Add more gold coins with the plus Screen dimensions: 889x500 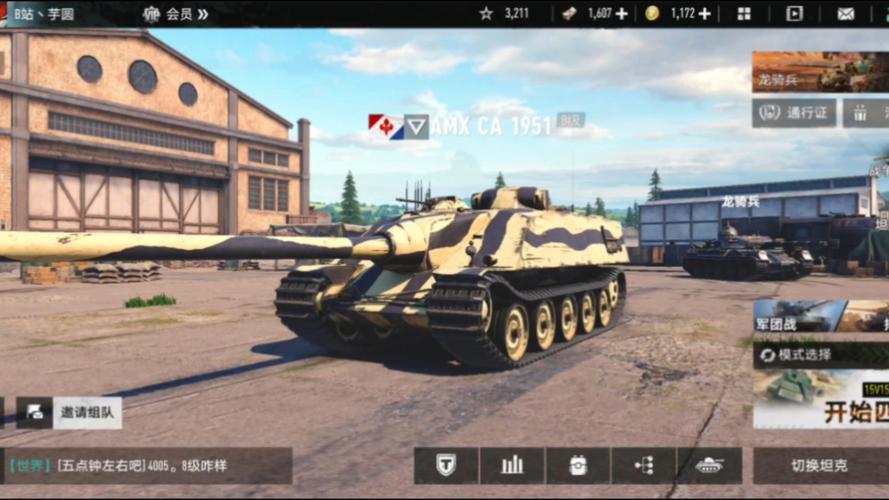point(705,14)
